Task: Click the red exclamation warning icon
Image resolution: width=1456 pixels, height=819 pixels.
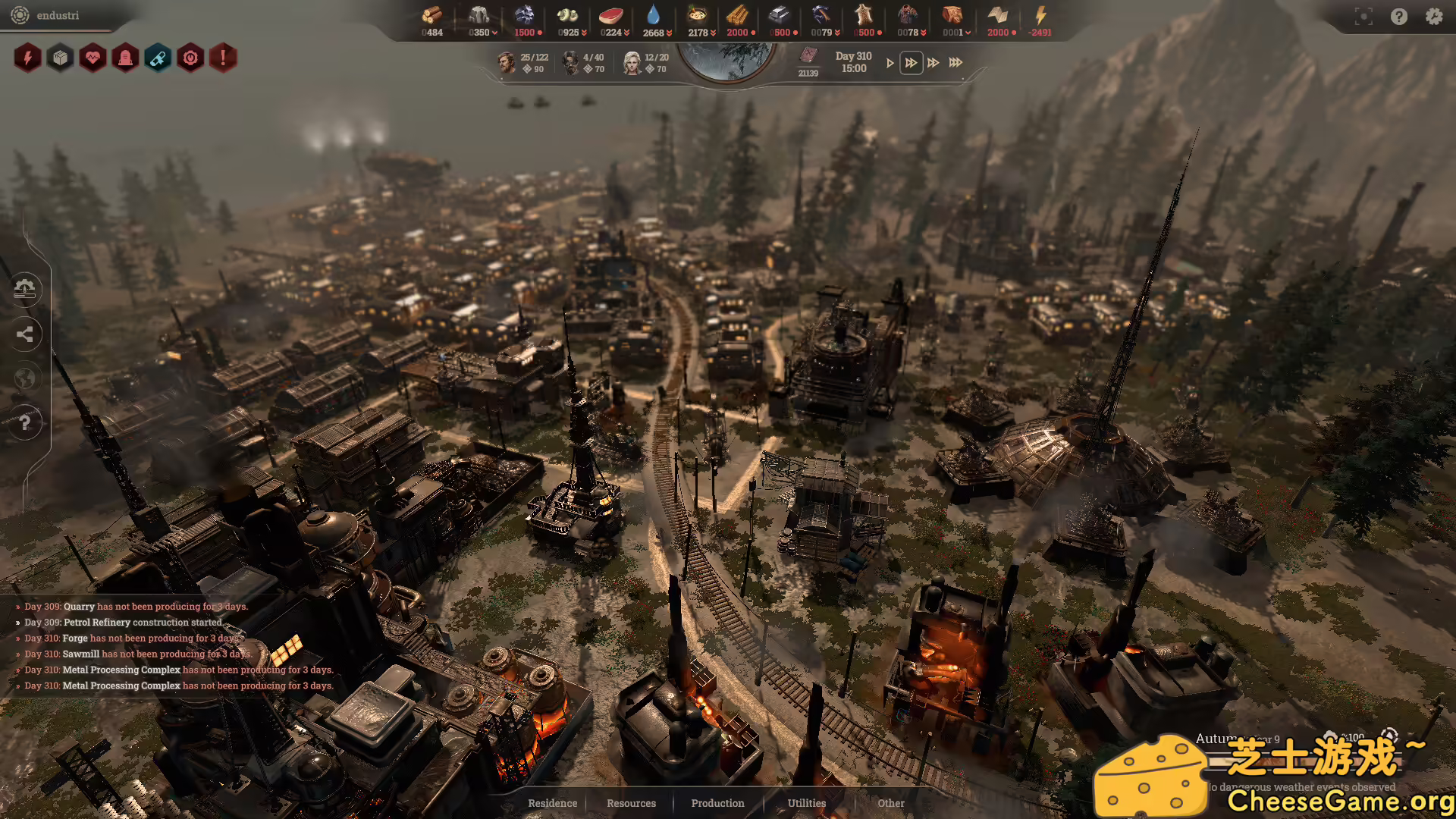Action: click(x=223, y=58)
